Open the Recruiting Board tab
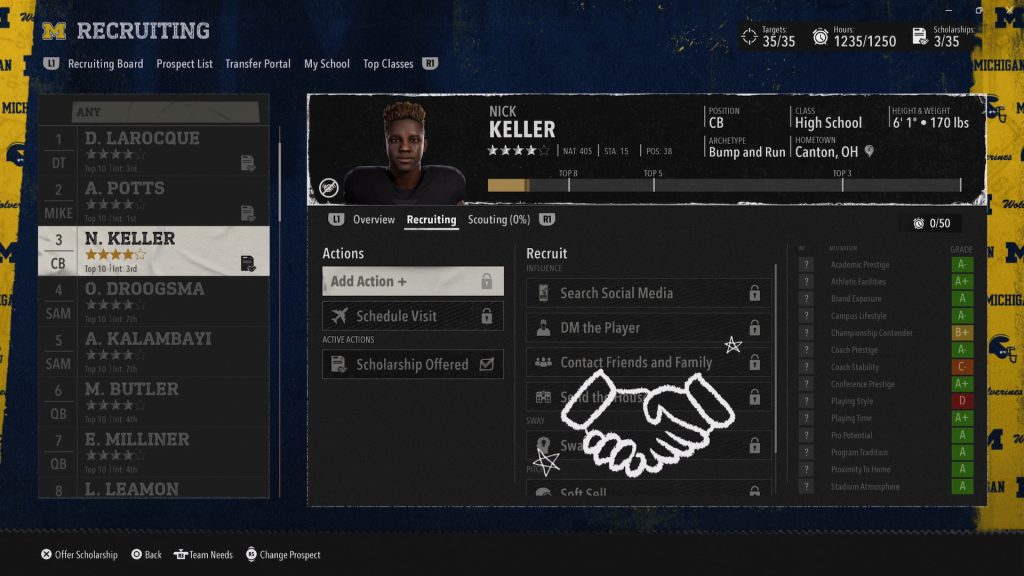Screen dimensions: 1024x576 (x=105, y=64)
